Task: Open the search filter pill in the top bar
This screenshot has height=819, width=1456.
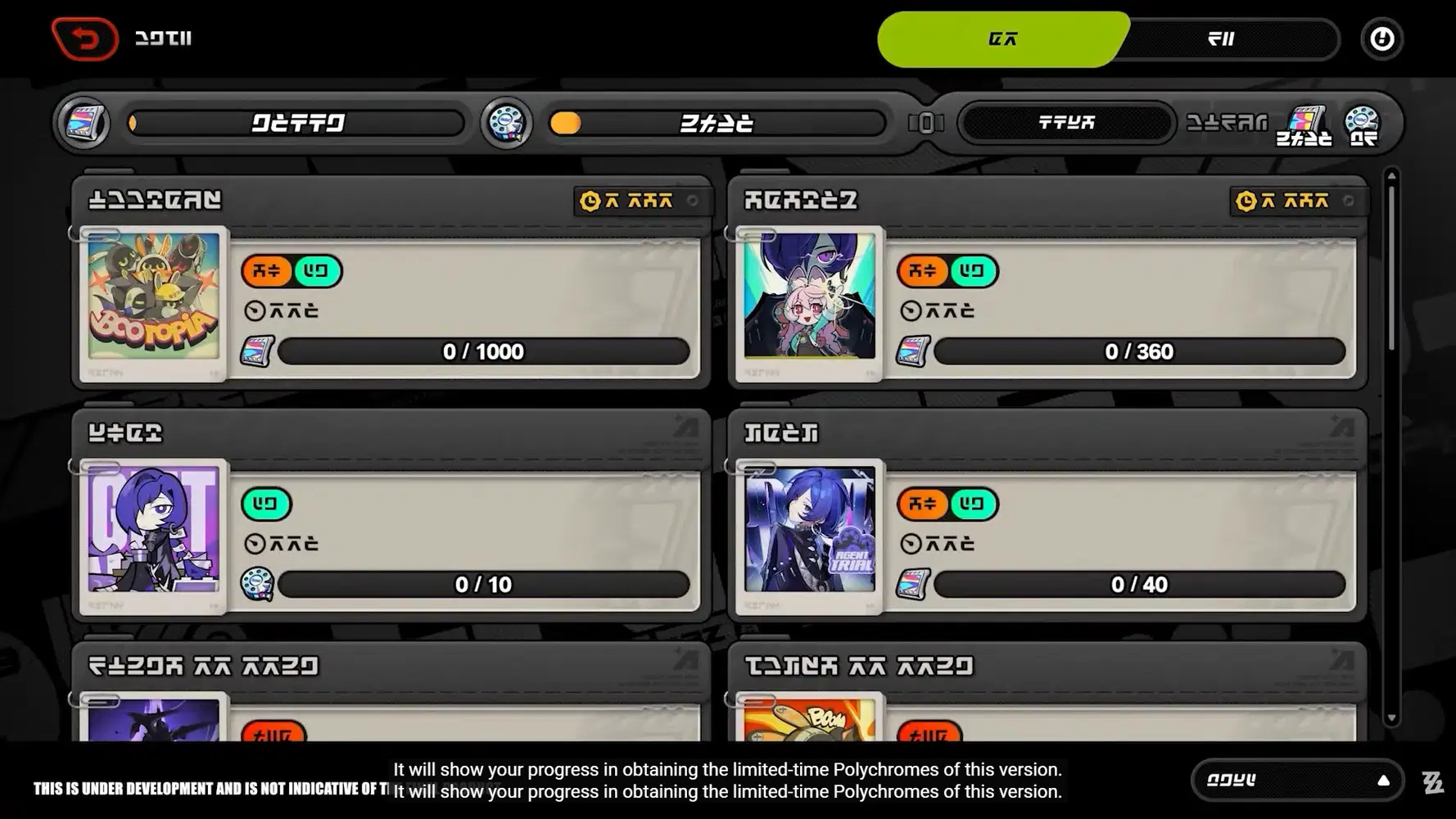Action: [1065, 122]
